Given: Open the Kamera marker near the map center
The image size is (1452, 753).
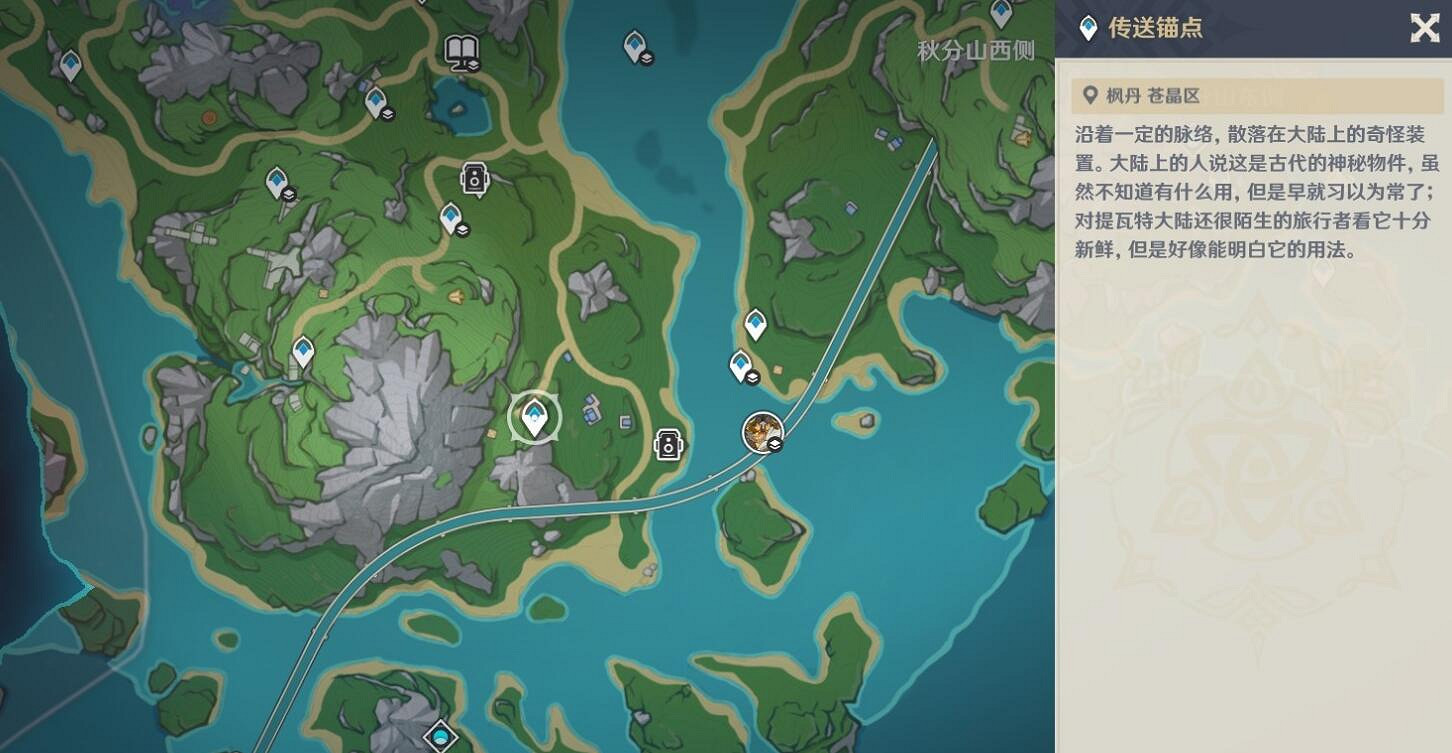Looking at the screenshot, I should tap(666, 444).
